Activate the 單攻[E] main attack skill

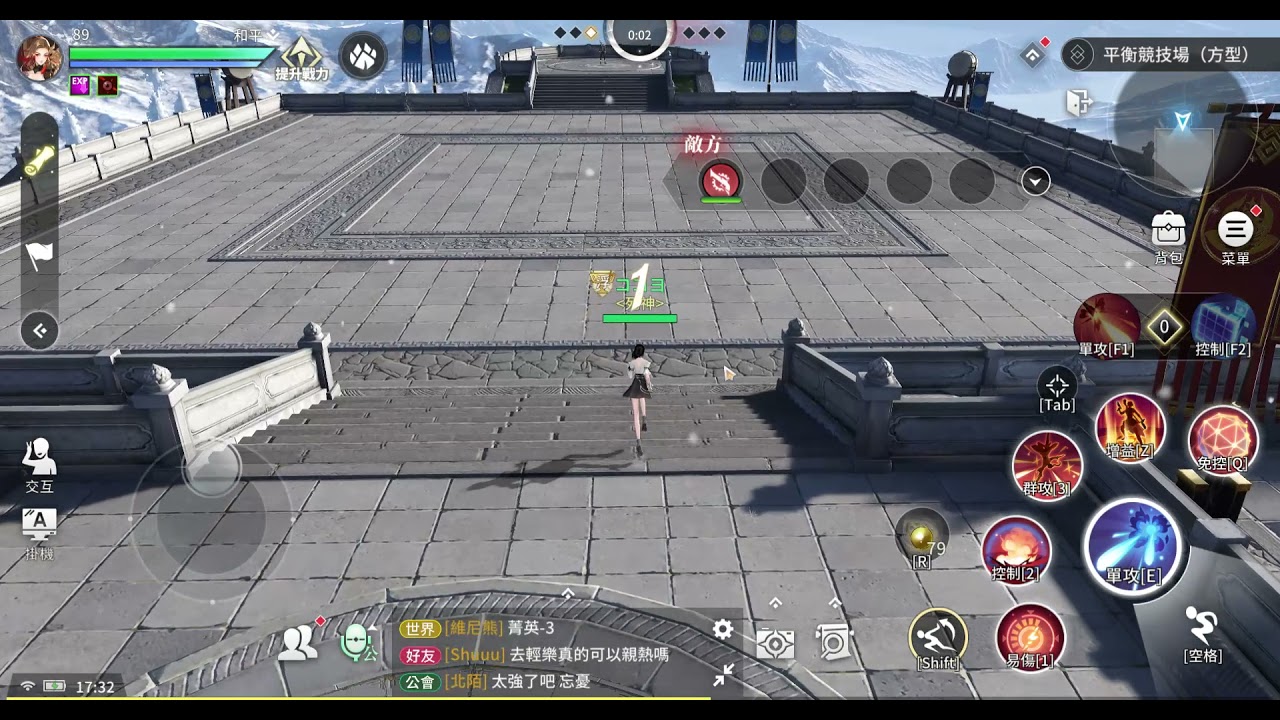pos(1133,547)
